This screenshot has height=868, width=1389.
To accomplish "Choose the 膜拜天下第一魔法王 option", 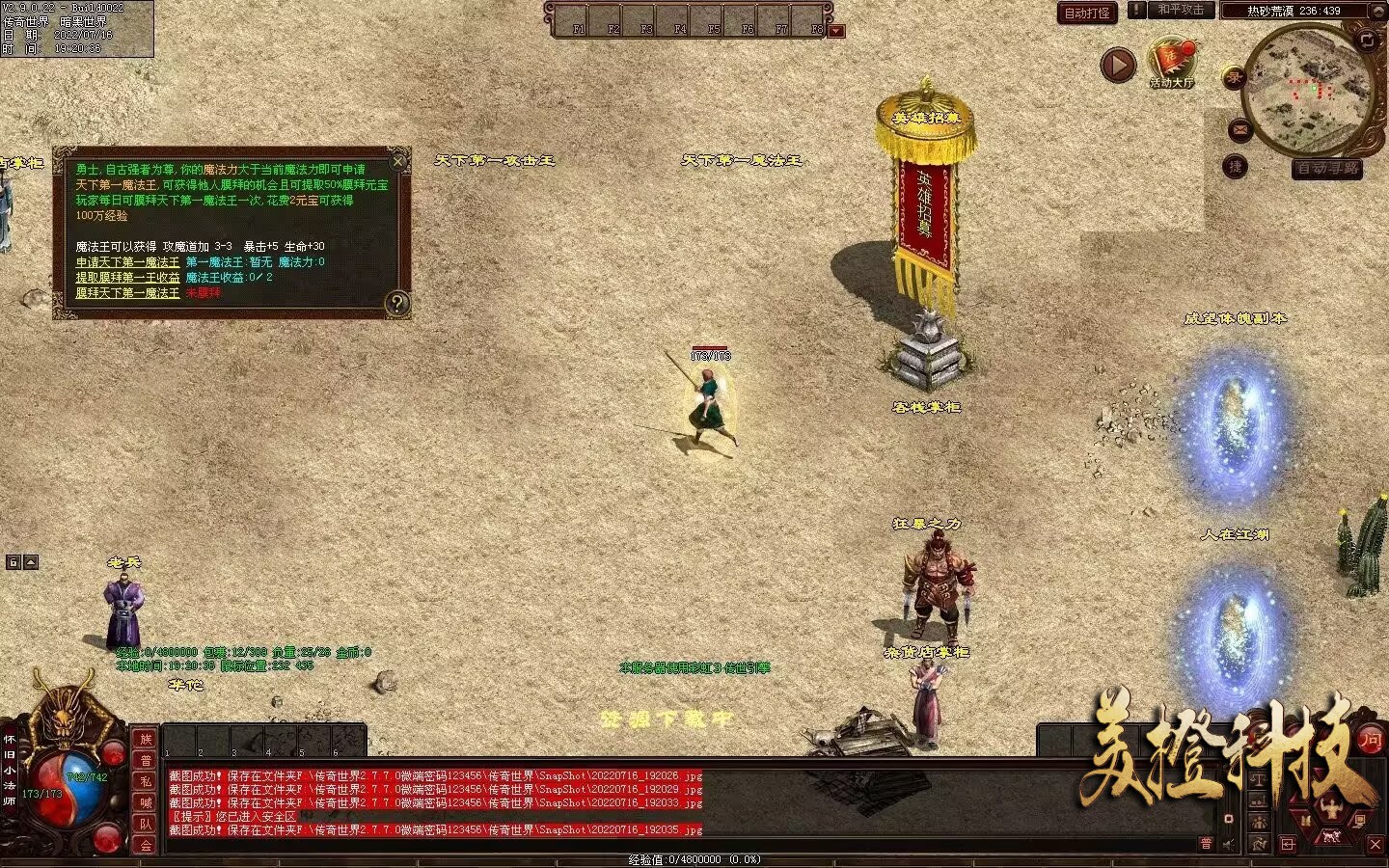I will (x=127, y=293).
